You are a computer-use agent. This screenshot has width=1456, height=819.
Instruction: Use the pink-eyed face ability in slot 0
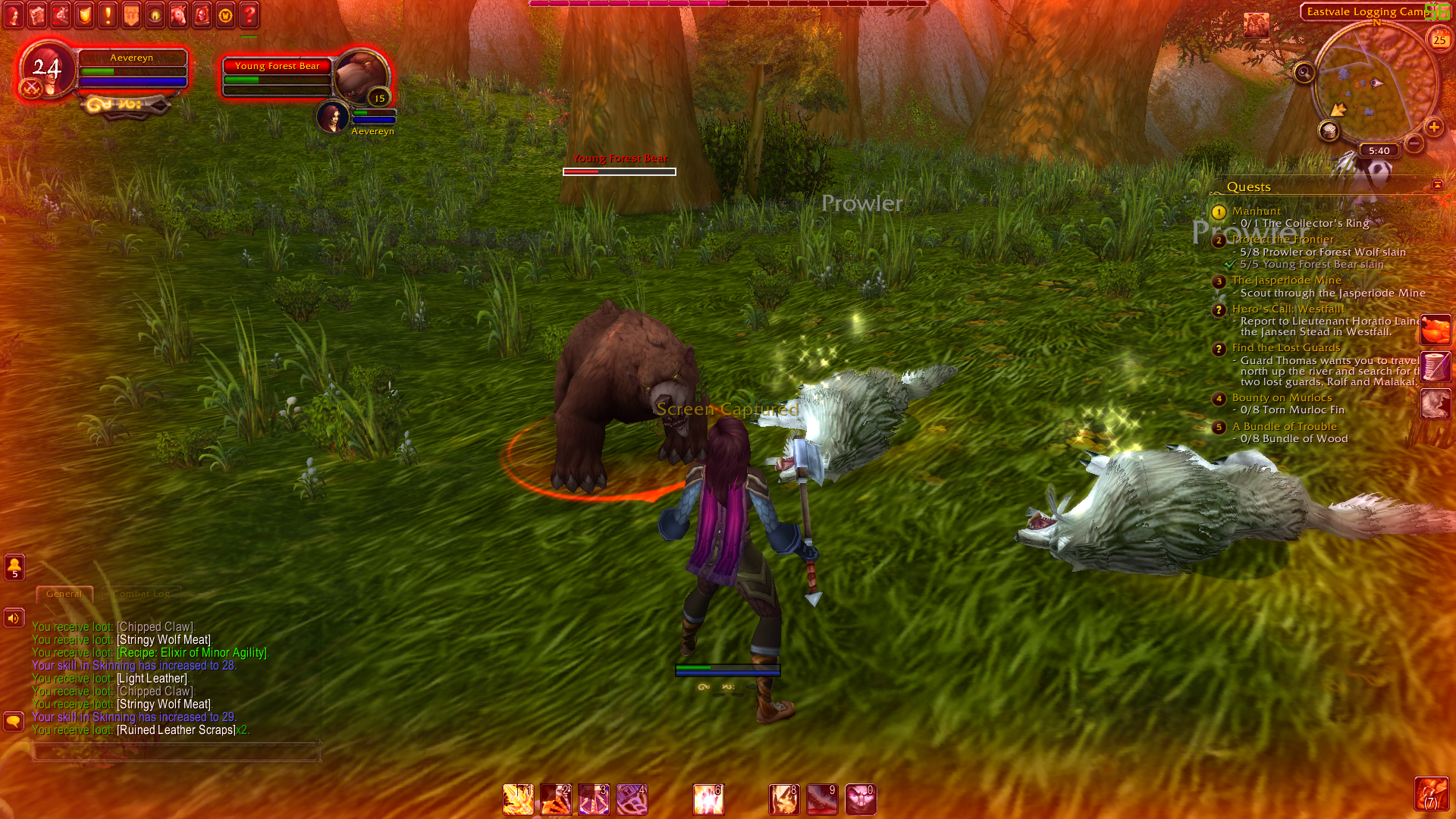(861, 799)
